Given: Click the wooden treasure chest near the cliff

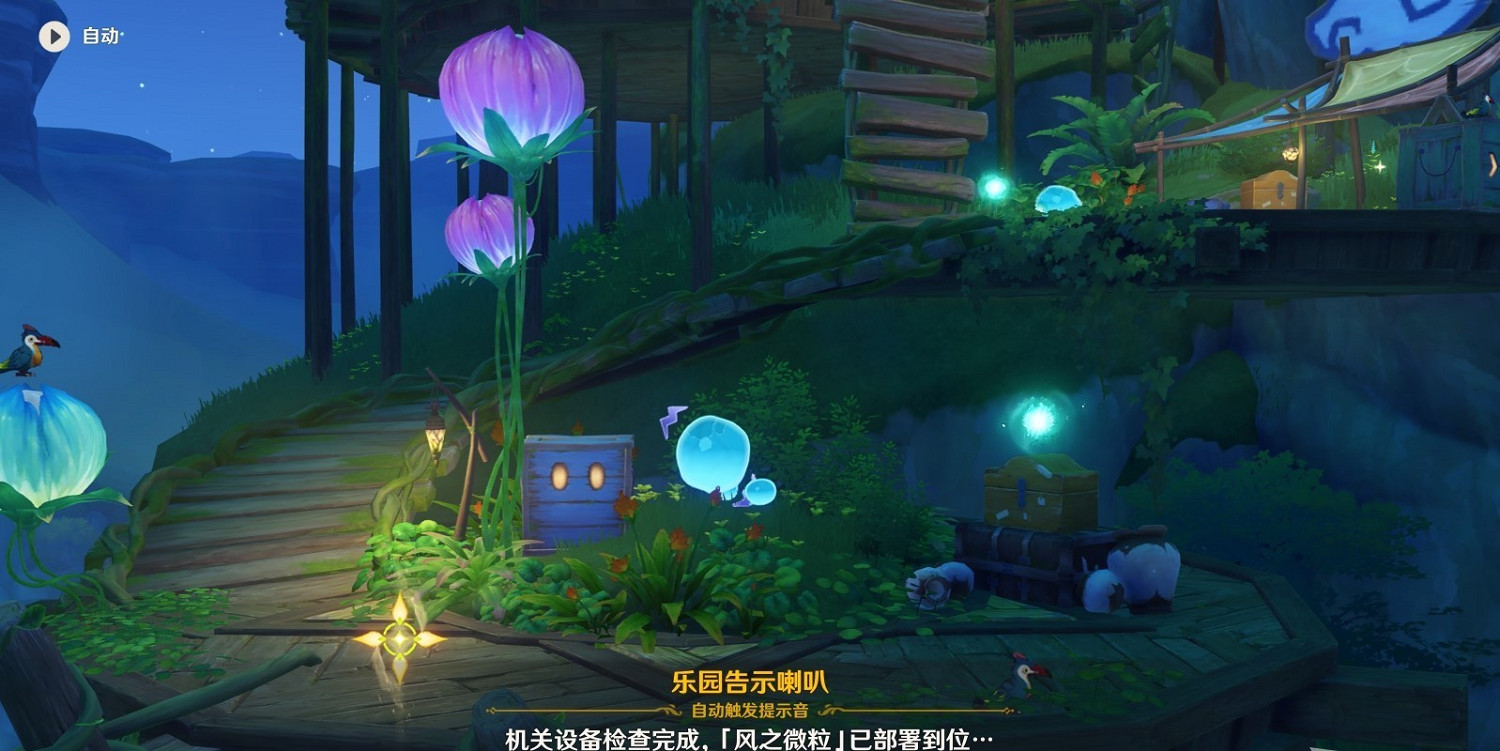Looking at the screenshot, I should pos(1040,490).
